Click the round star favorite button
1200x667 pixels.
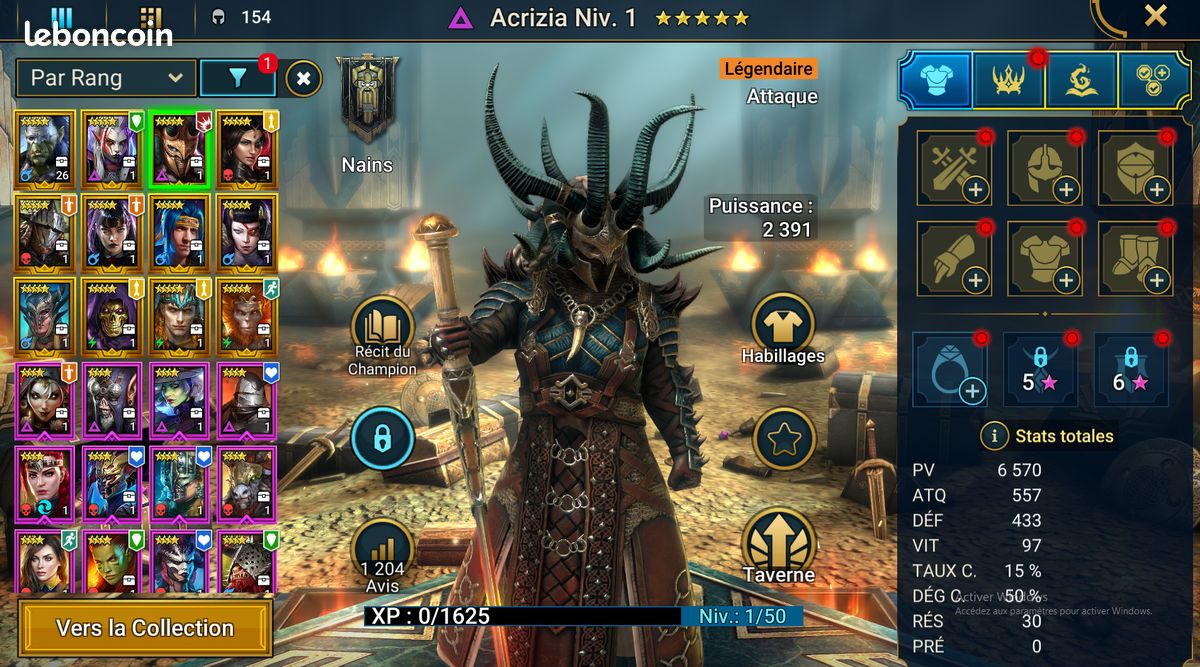[x=783, y=438]
